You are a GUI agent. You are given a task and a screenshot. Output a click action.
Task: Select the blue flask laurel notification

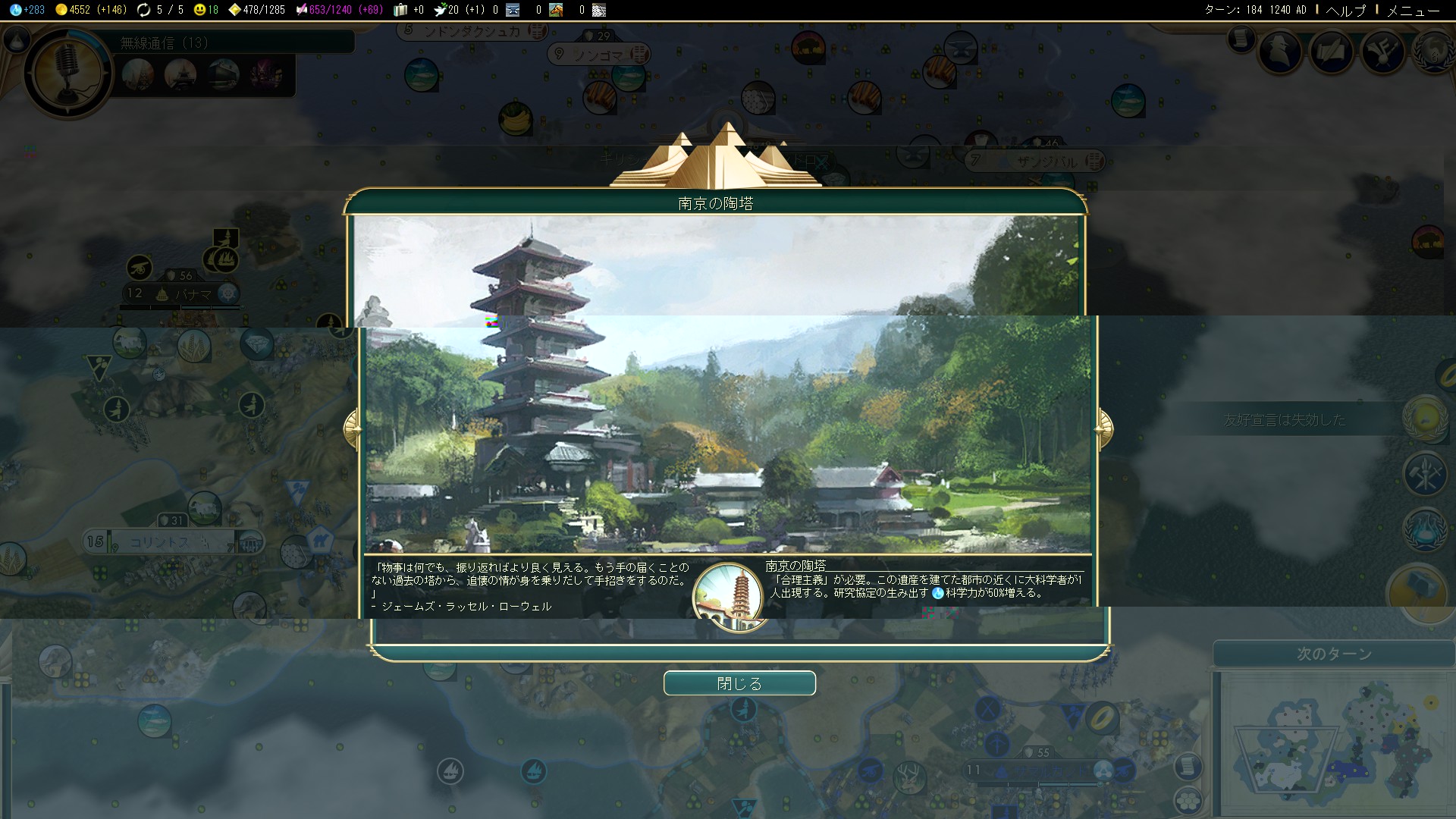(1425, 530)
